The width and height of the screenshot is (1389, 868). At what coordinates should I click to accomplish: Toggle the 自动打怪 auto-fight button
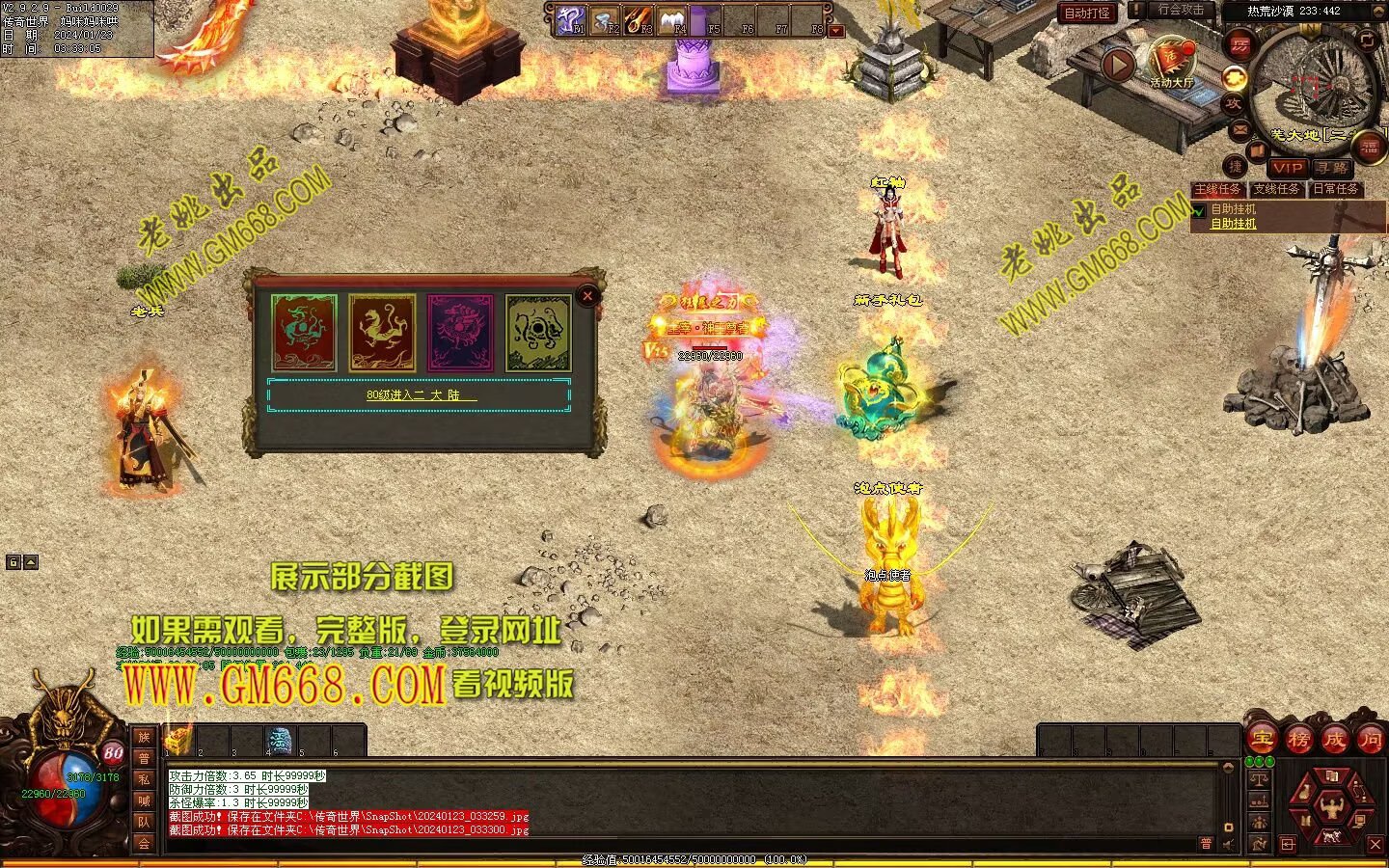point(1086,13)
